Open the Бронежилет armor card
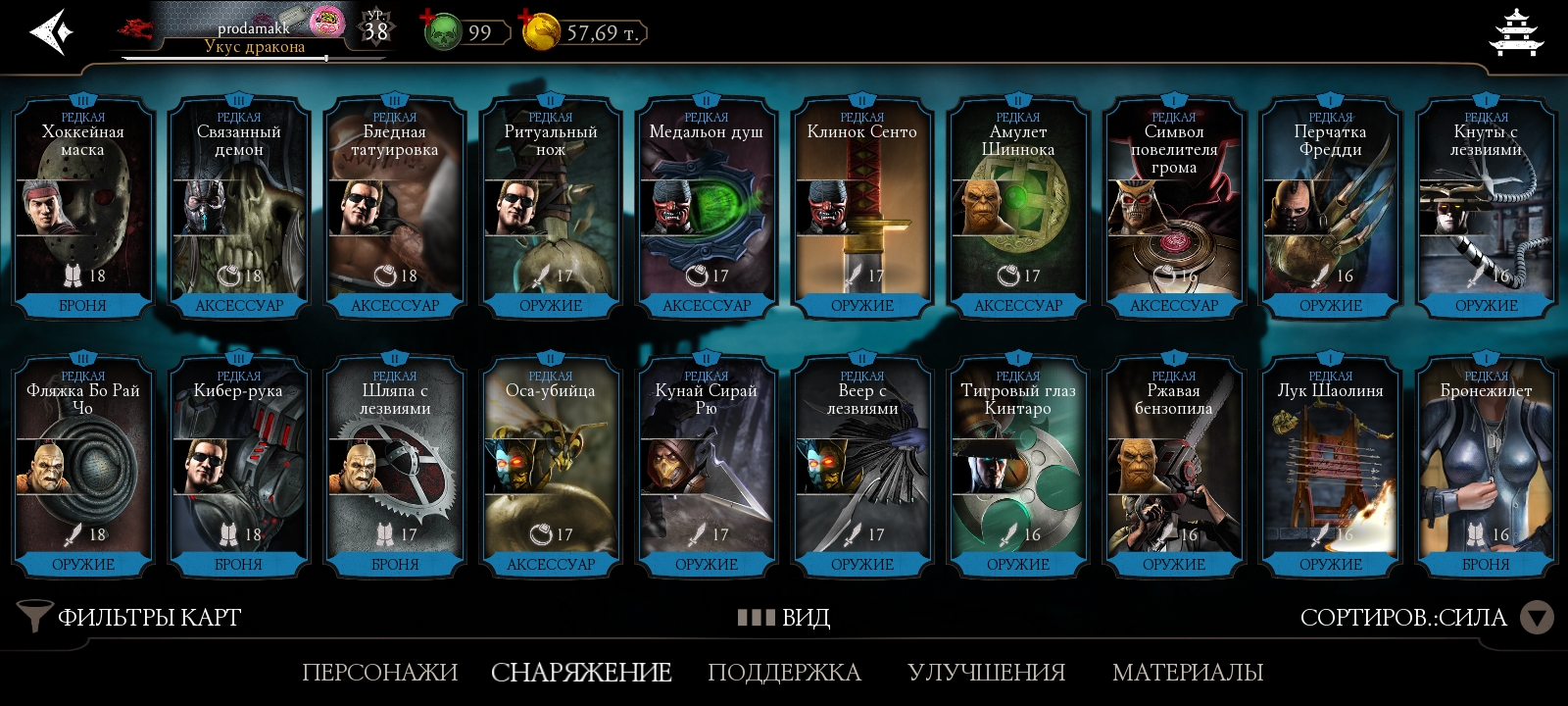The width and height of the screenshot is (1568, 706). (x=1486, y=467)
